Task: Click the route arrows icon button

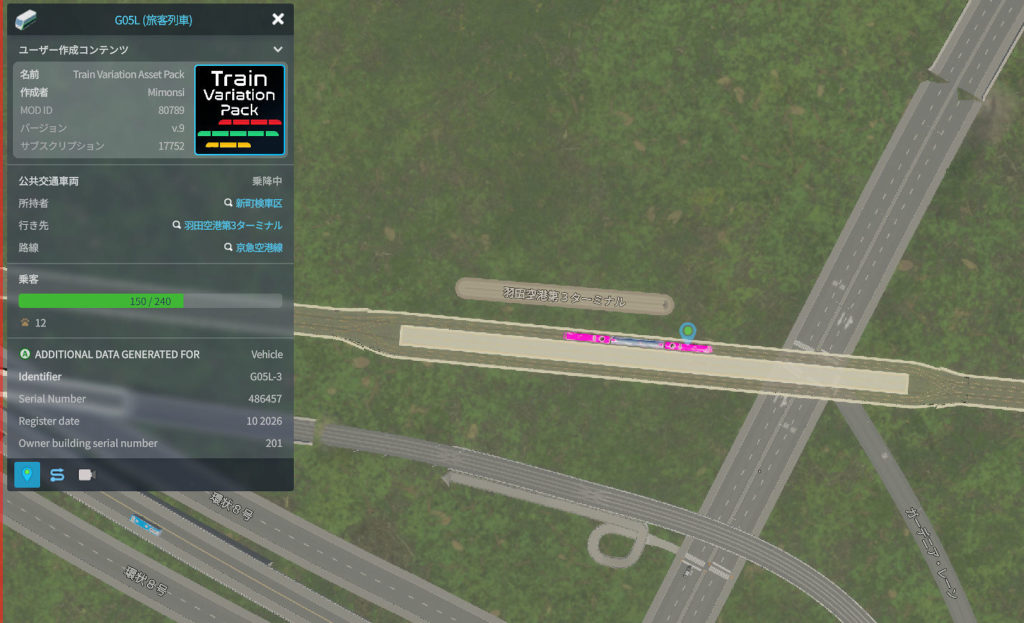Action: pyautogui.click(x=57, y=474)
